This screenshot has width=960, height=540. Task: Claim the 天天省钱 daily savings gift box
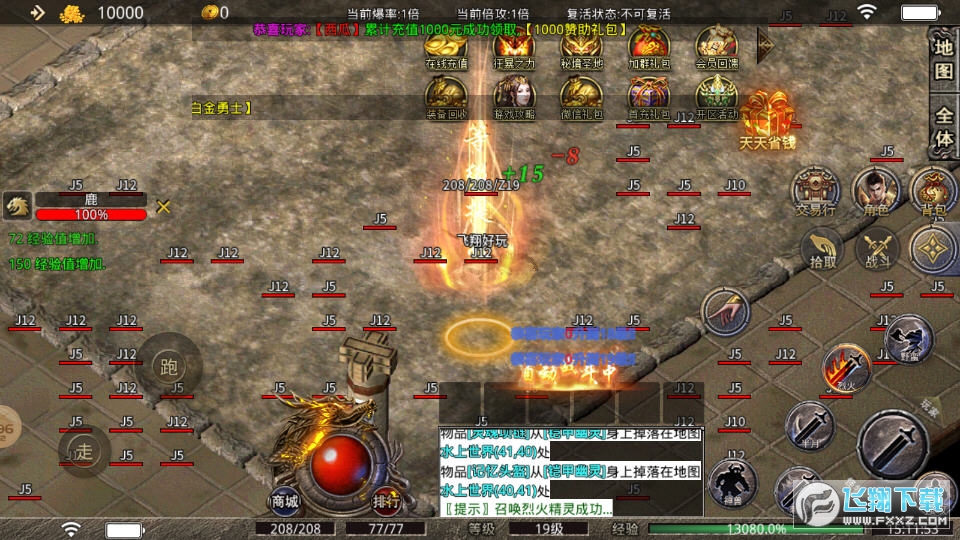(767, 118)
